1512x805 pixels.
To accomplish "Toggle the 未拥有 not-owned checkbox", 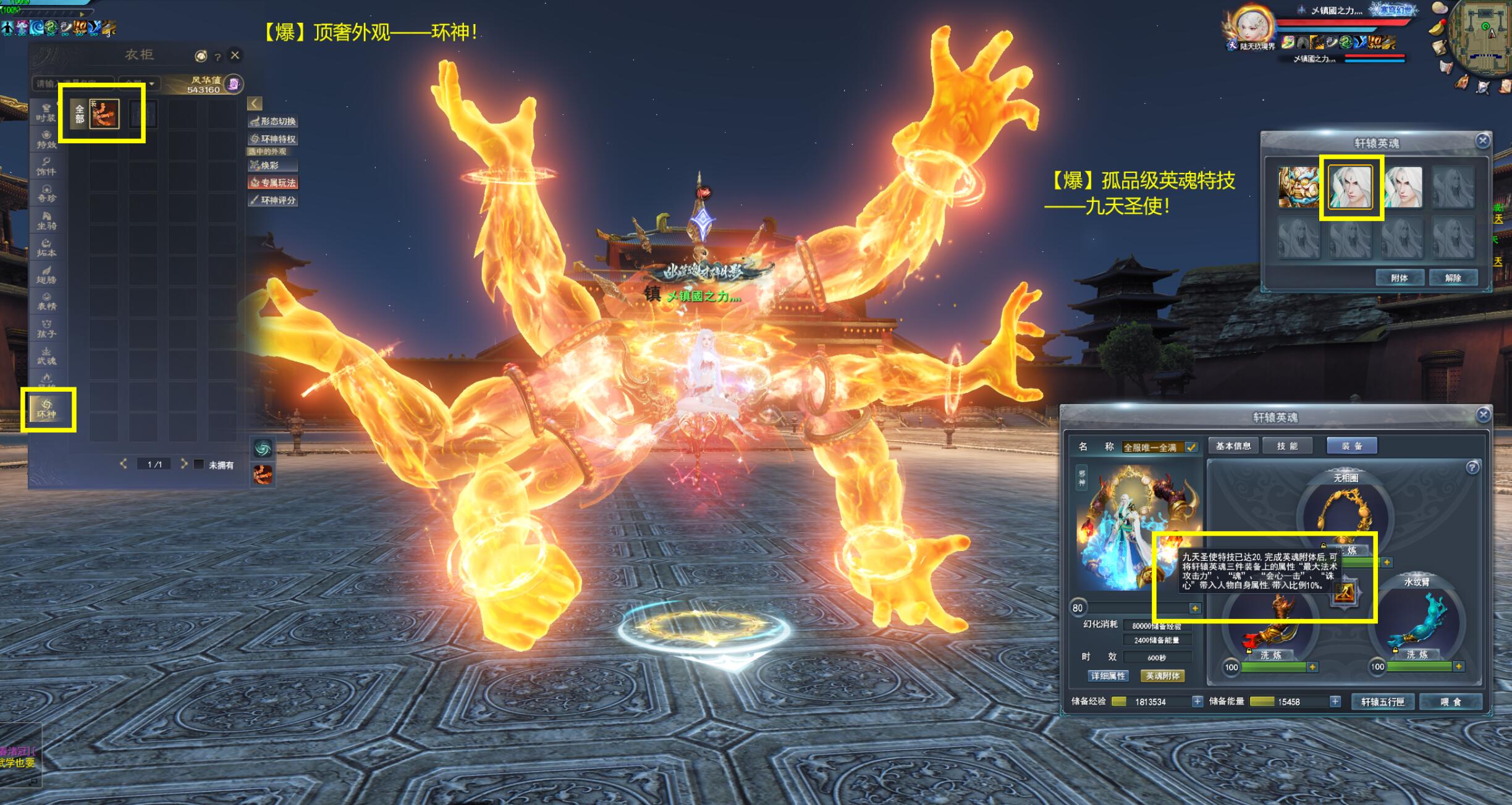I will pos(199,464).
